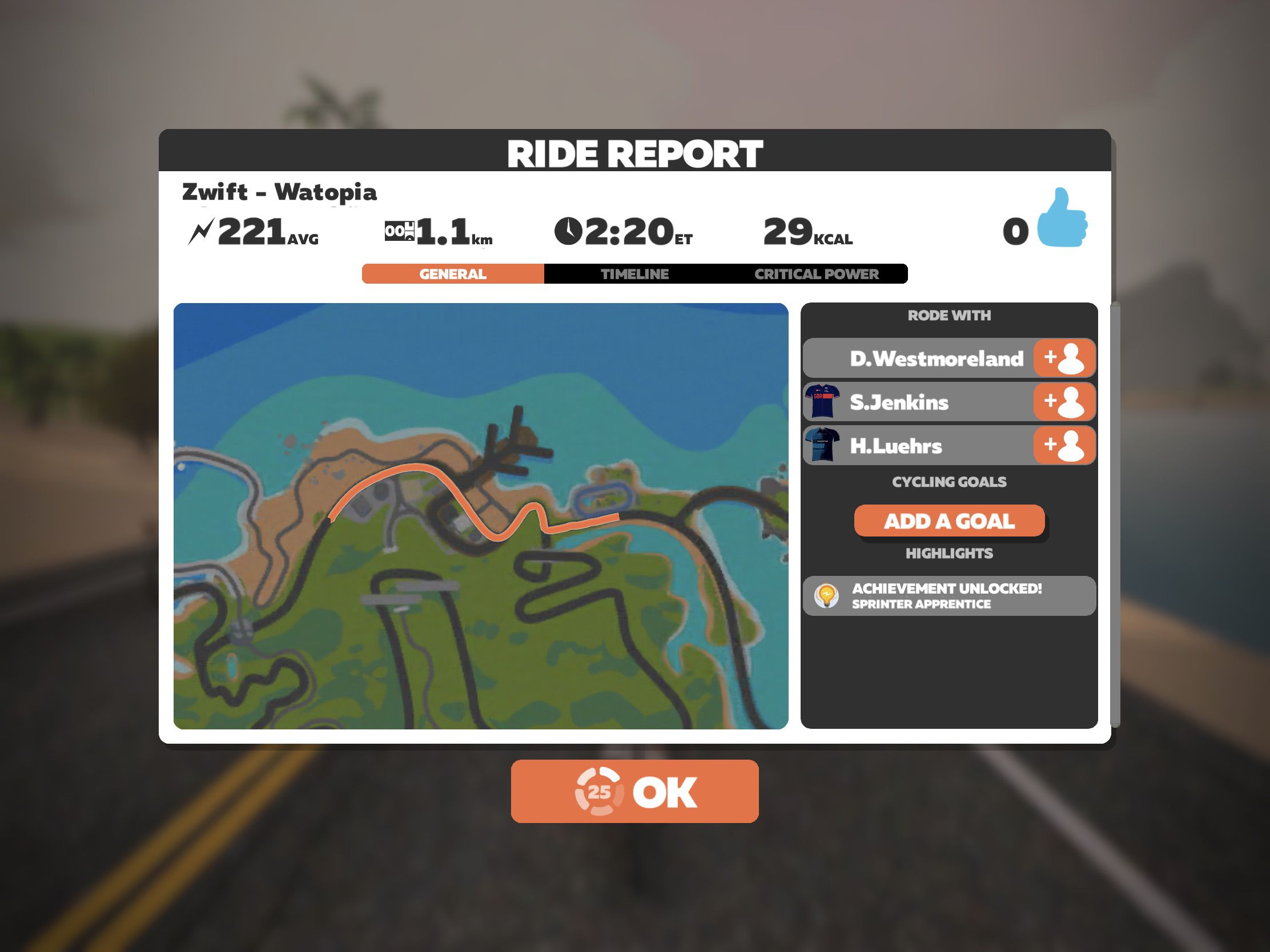Image resolution: width=1270 pixels, height=952 pixels.
Task: Switch to the General tab
Action: 452,274
